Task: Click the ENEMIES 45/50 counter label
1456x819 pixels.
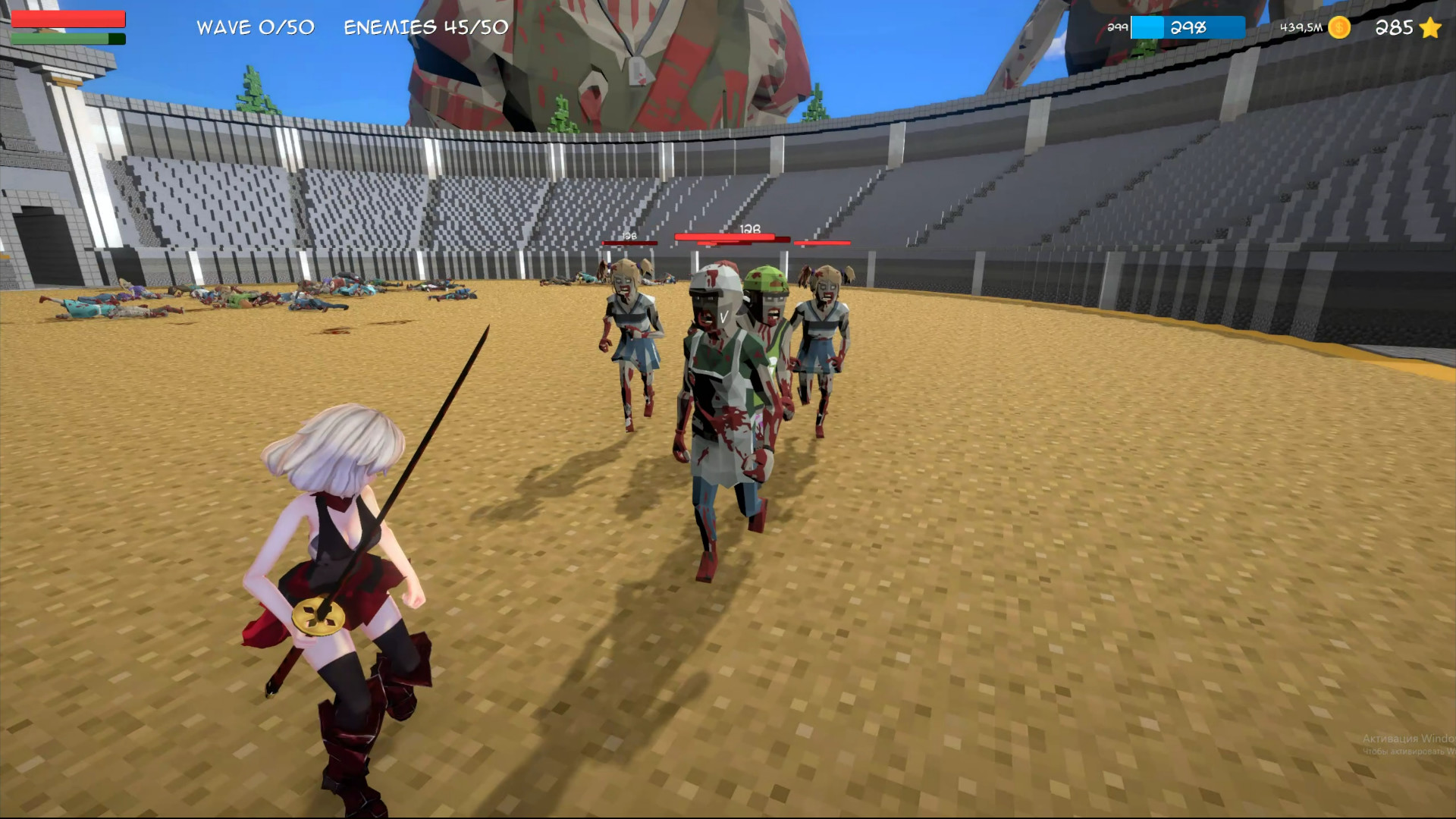Action: pyautogui.click(x=427, y=28)
